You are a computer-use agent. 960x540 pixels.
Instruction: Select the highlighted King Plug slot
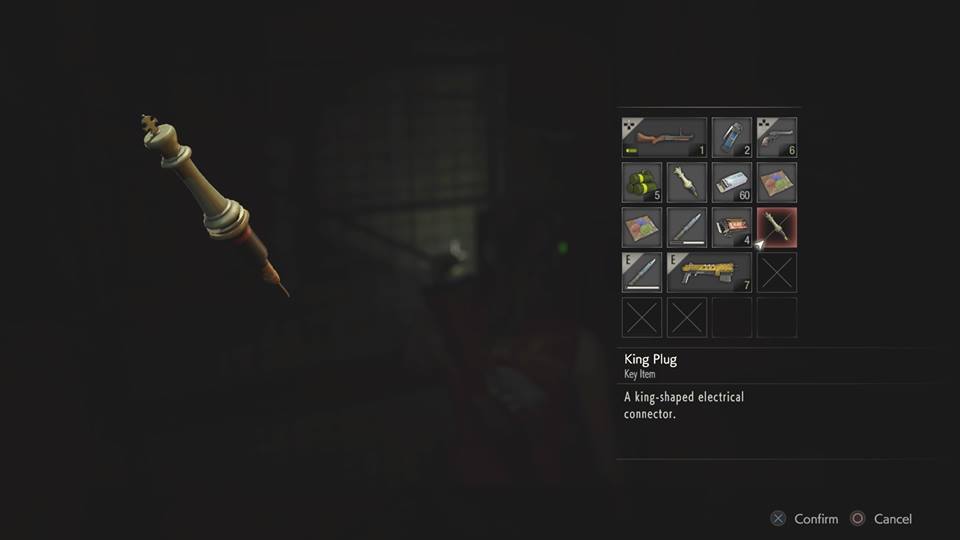776,227
